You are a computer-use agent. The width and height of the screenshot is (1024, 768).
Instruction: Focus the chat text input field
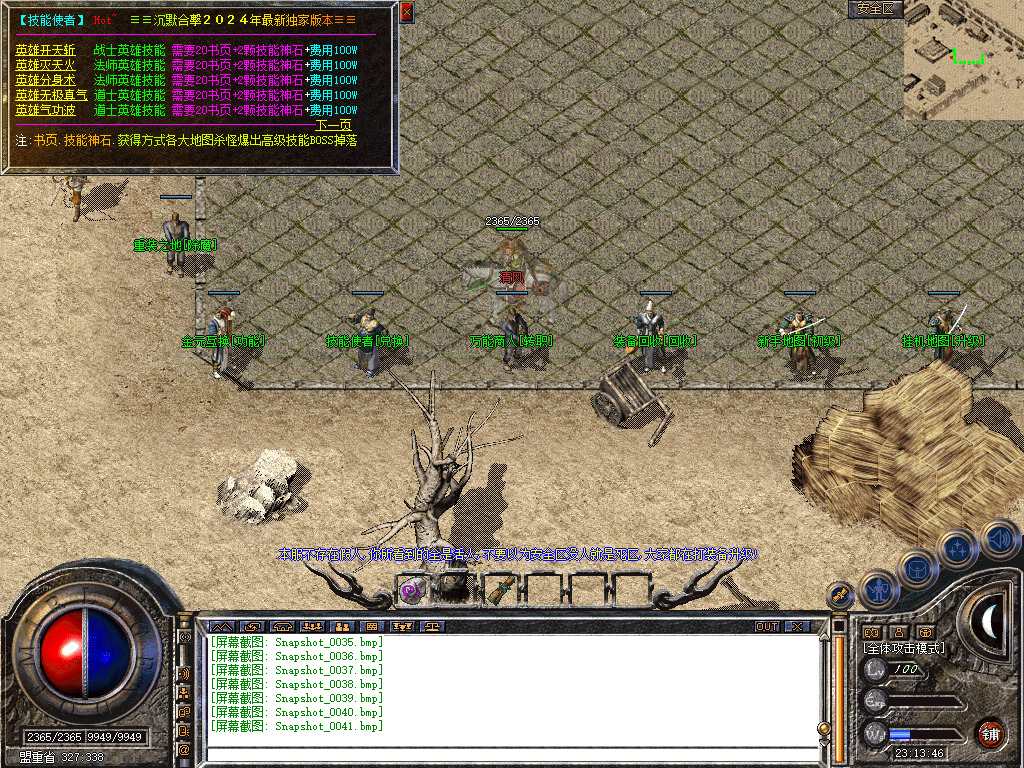point(510,753)
